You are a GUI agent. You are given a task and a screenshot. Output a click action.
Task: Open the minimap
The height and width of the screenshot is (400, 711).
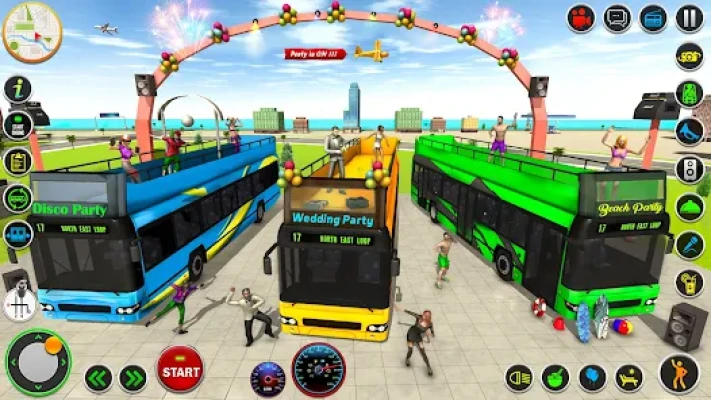pyautogui.click(x=32, y=32)
